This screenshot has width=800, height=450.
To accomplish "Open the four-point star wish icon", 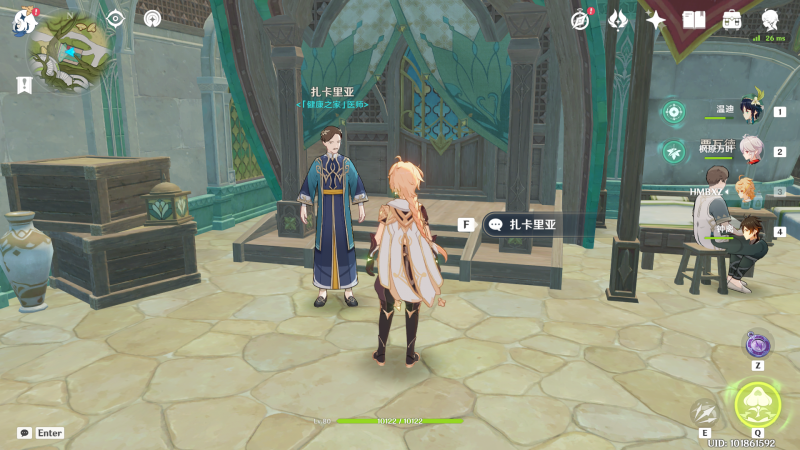I will (656, 19).
